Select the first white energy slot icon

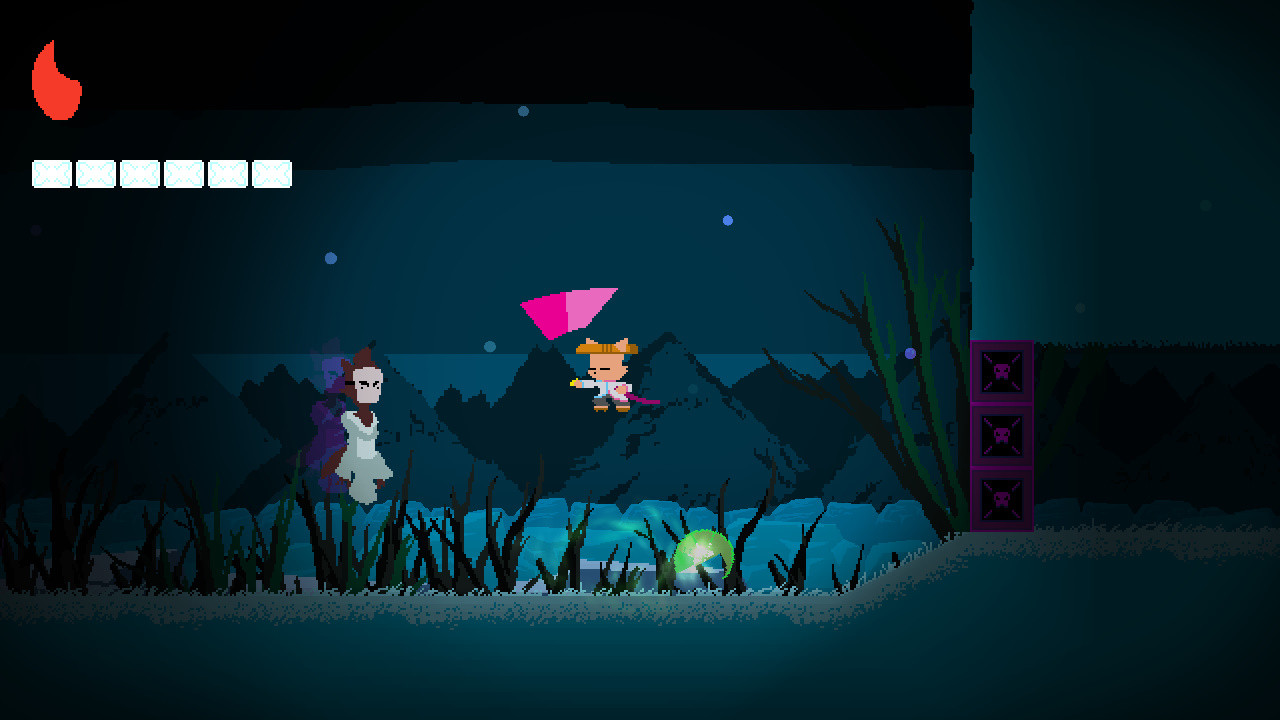pos(50,173)
